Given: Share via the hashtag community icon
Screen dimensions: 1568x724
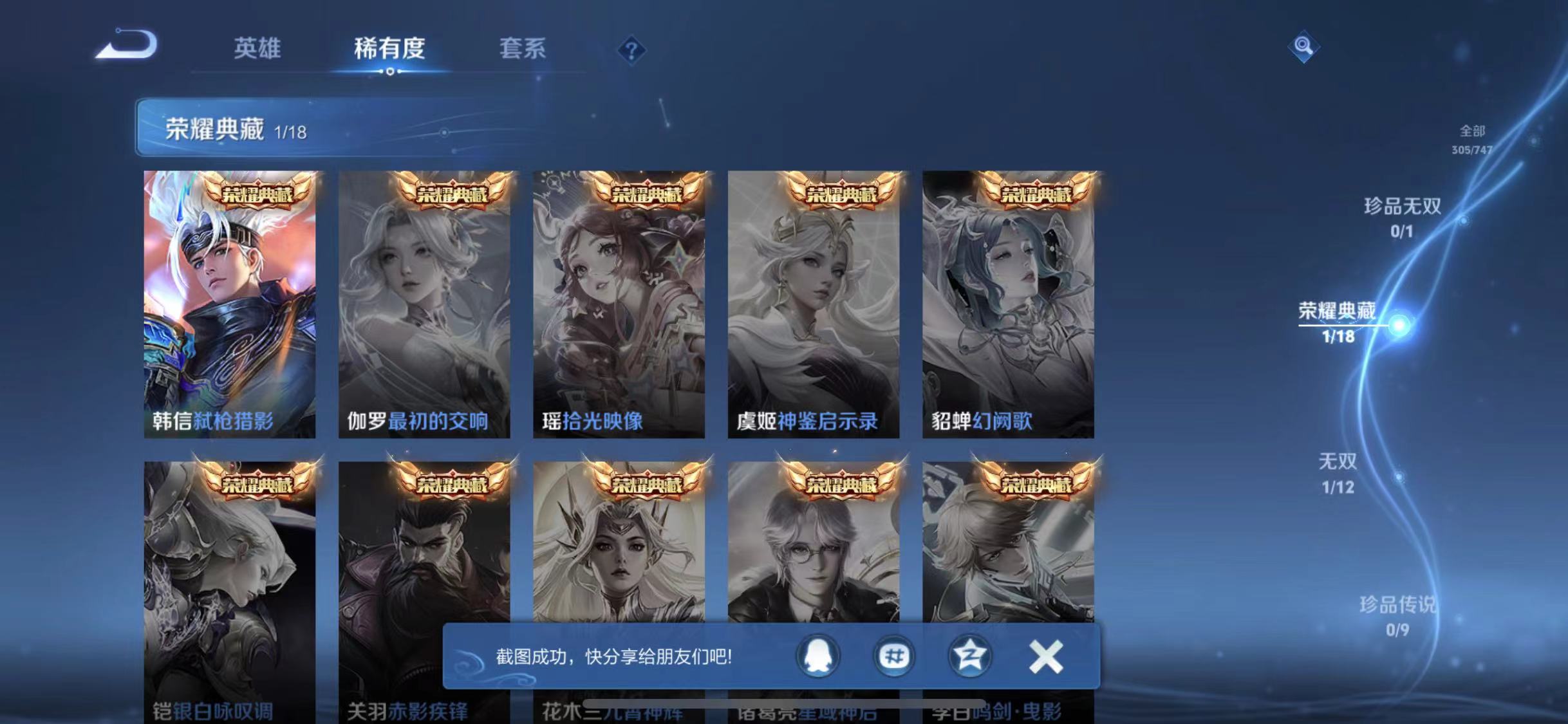Looking at the screenshot, I should pos(893,656).
